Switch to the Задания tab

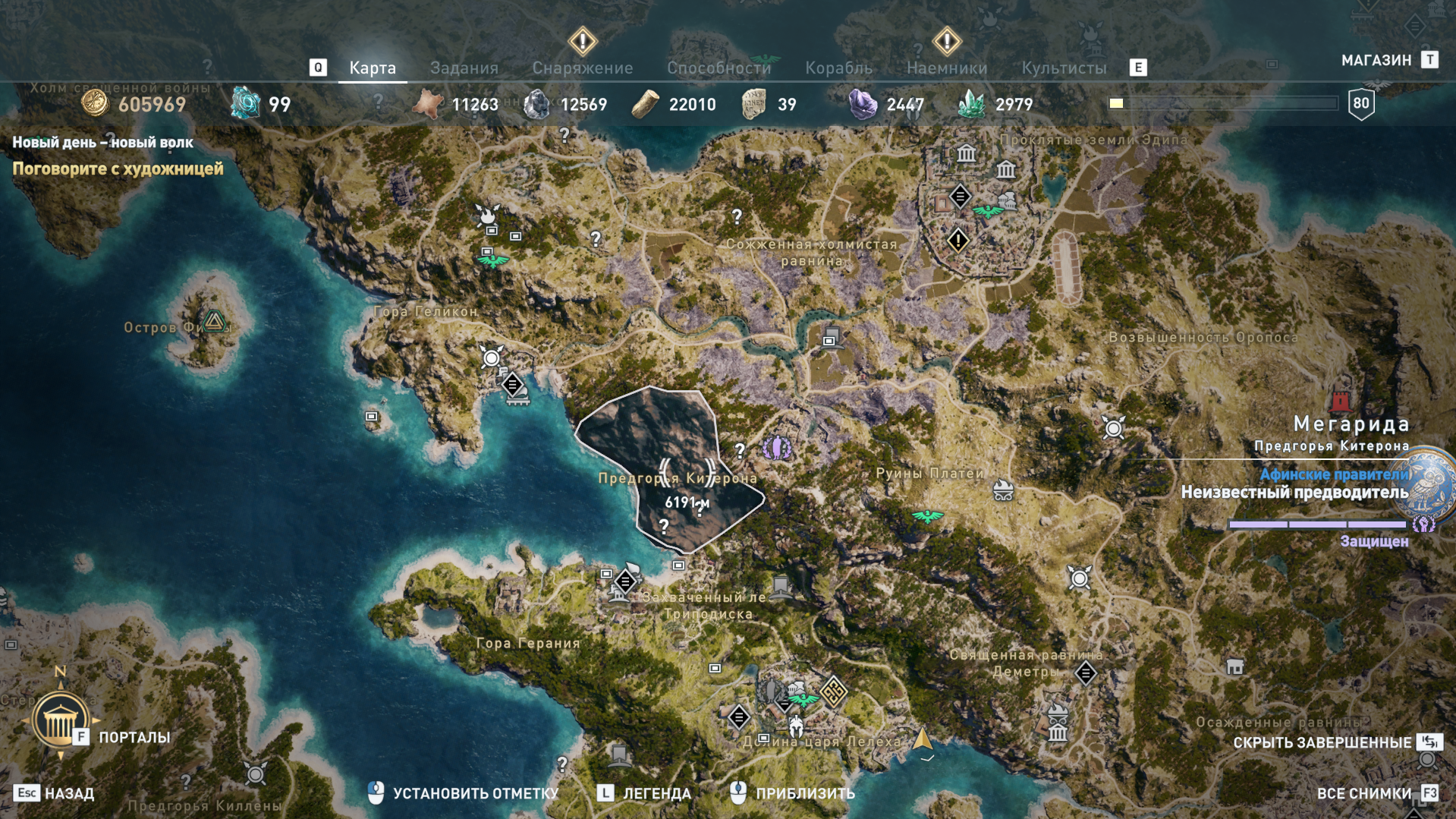pos(464,68)
